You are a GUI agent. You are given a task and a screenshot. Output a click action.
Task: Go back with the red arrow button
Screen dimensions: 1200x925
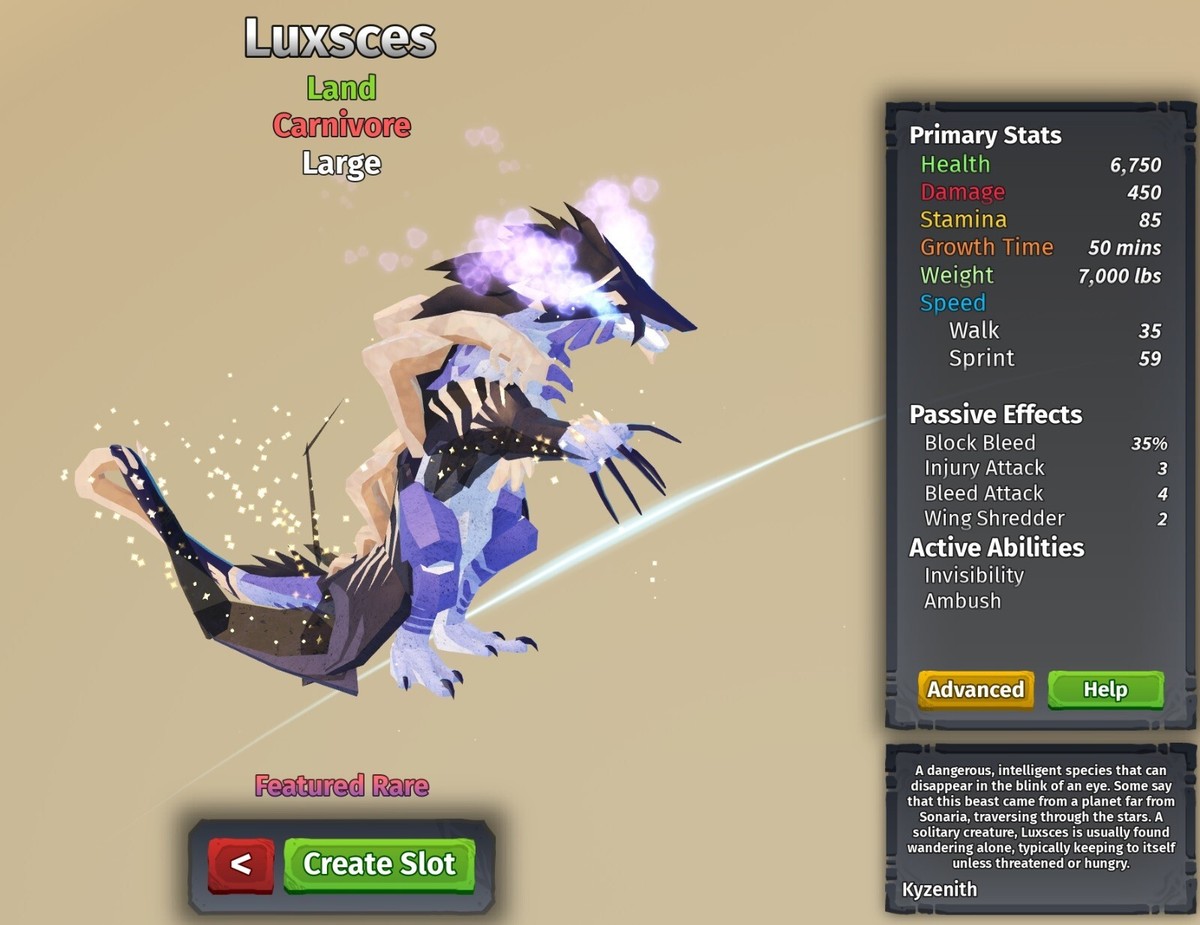click(240, 864)
